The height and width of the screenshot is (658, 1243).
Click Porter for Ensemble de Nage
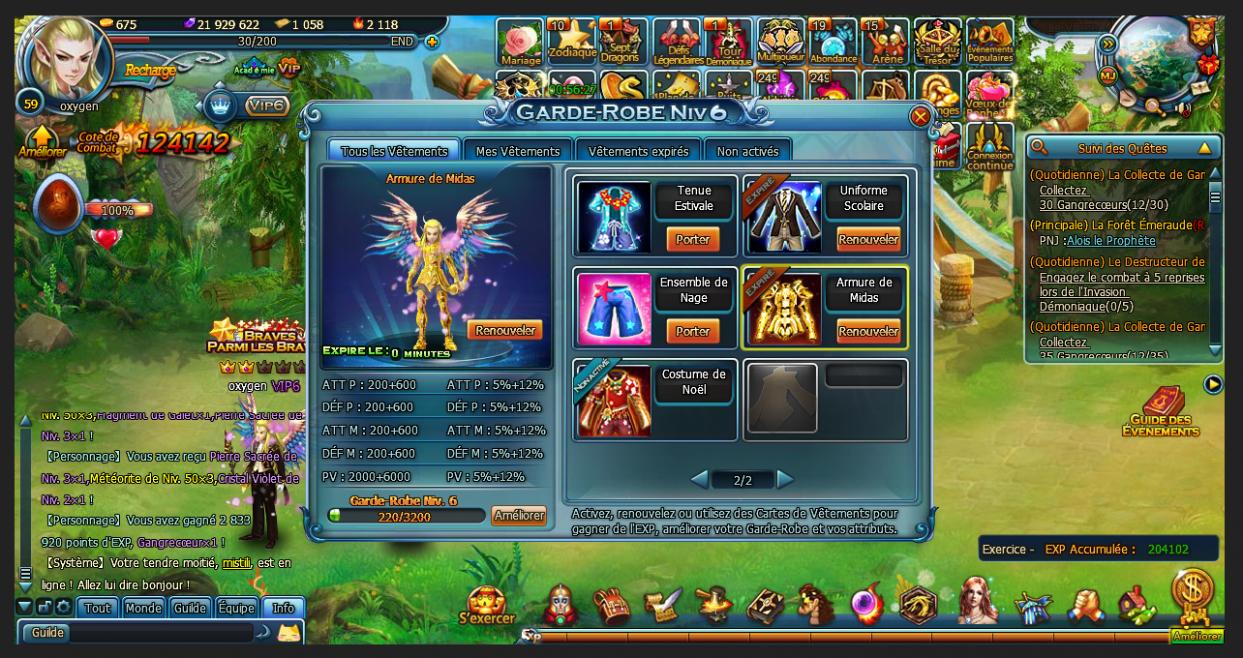[x=693, y=331]
